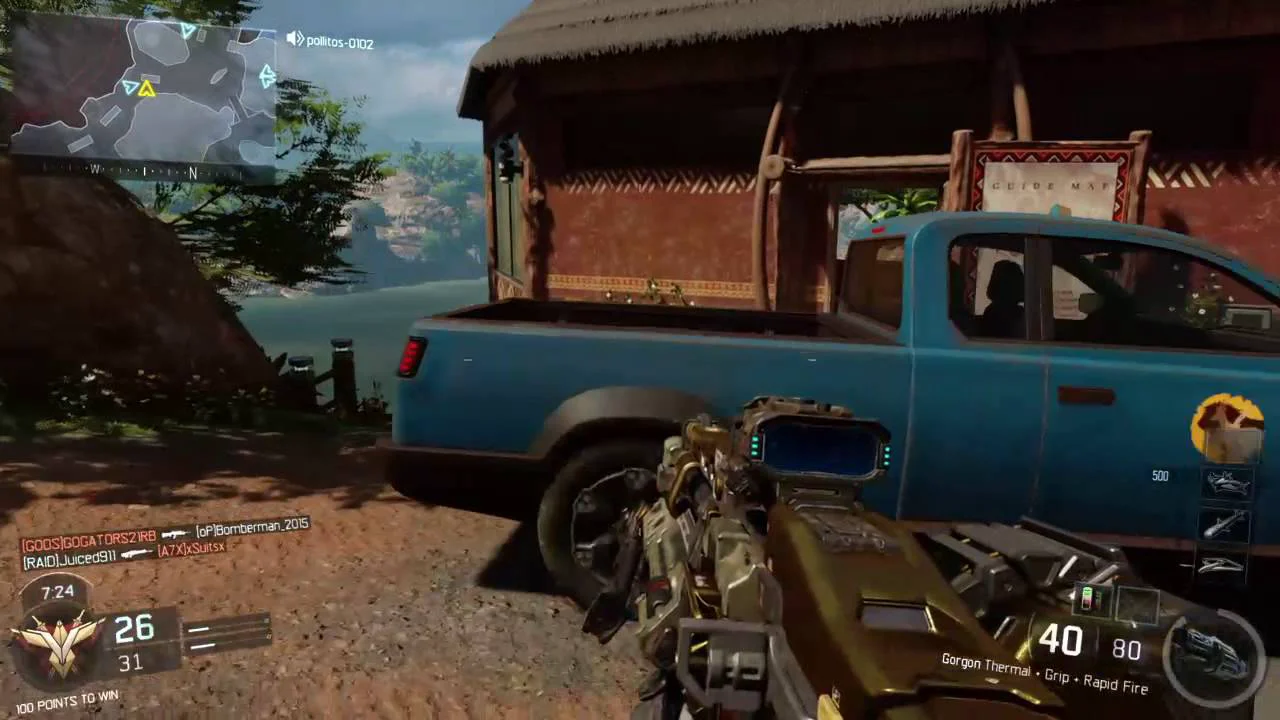The image size is (1280, 720).
Task: Select the GOGATORS21RB kill feed entry
Action: [89, 537]
